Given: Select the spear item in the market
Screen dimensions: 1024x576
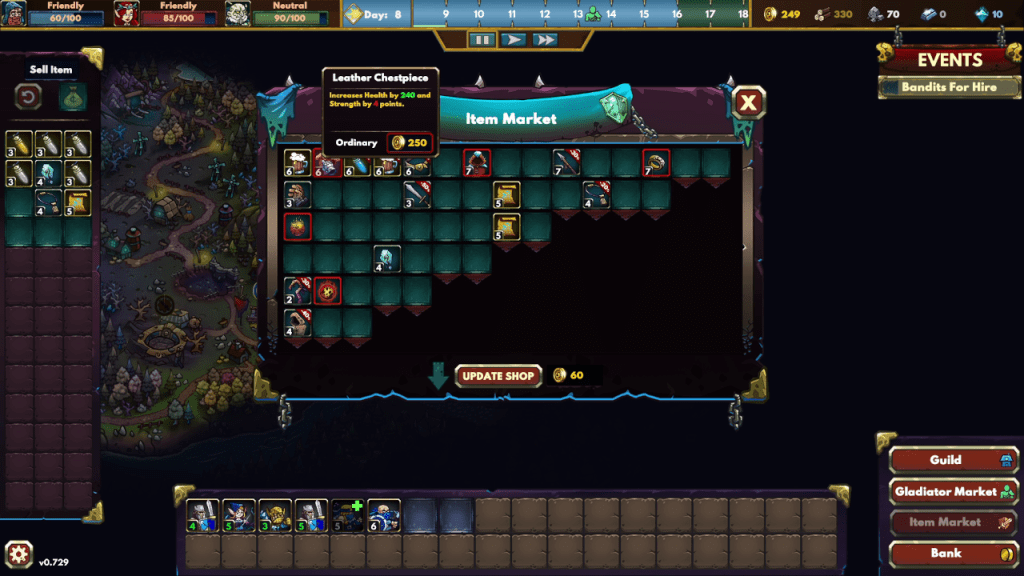Looking at the screenshot, I should click(x=566, y=162).
